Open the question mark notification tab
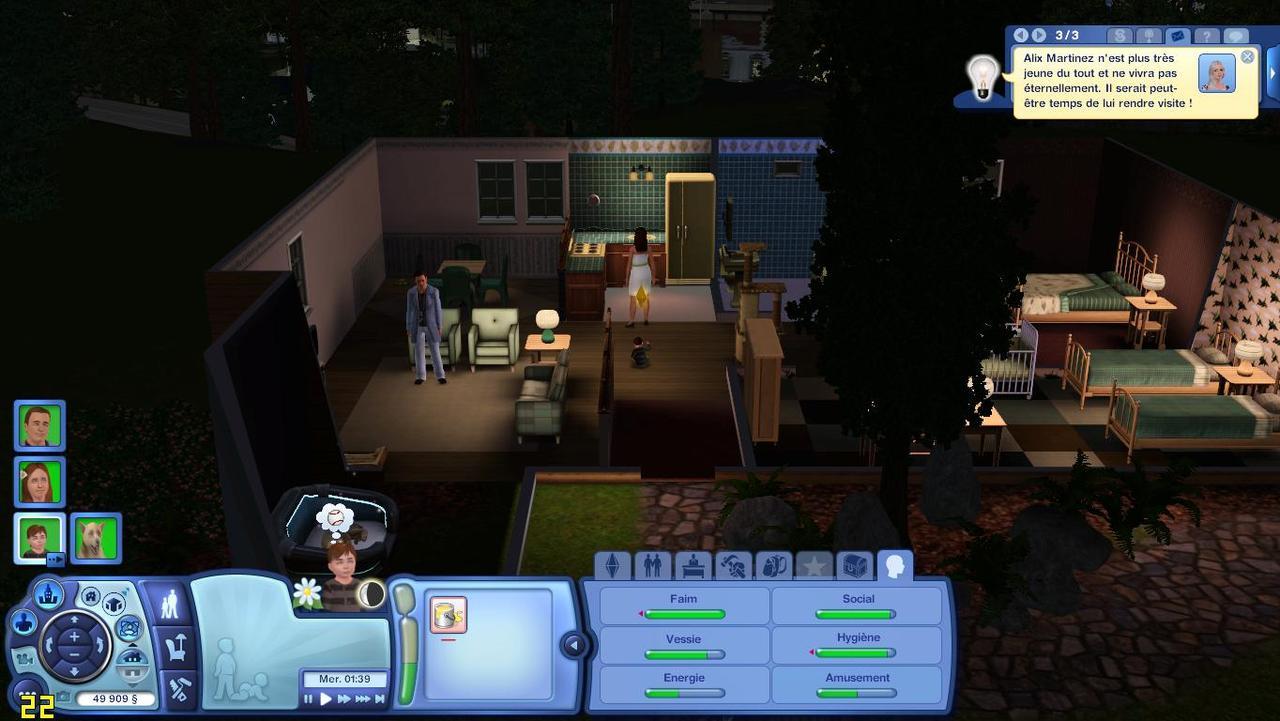Viewport: 1280px width, 721px height. pyautogui.click(x=1206, y=36)
